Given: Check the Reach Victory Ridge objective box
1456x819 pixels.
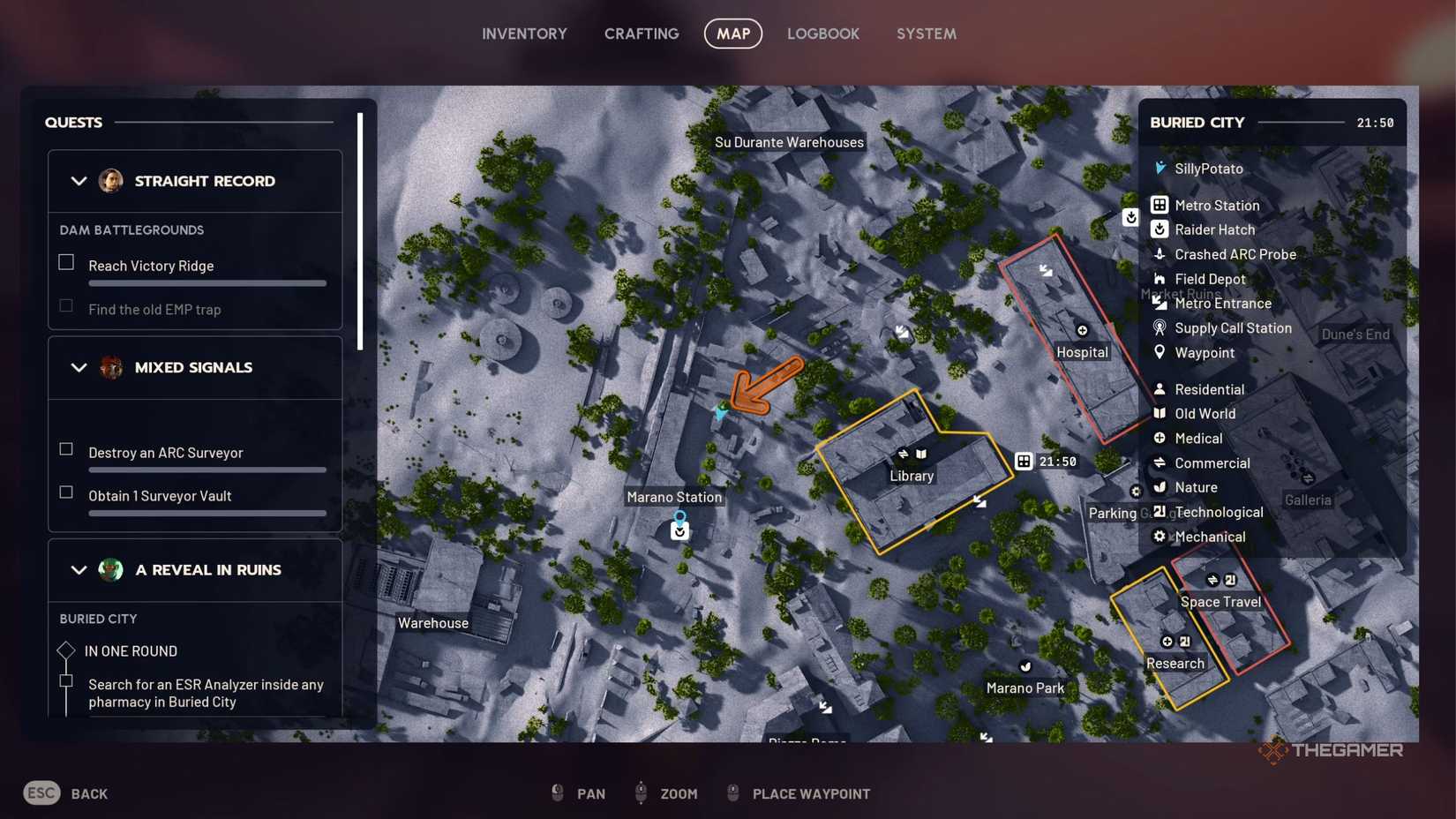Looking at the screenshot, I should point(65,262).
